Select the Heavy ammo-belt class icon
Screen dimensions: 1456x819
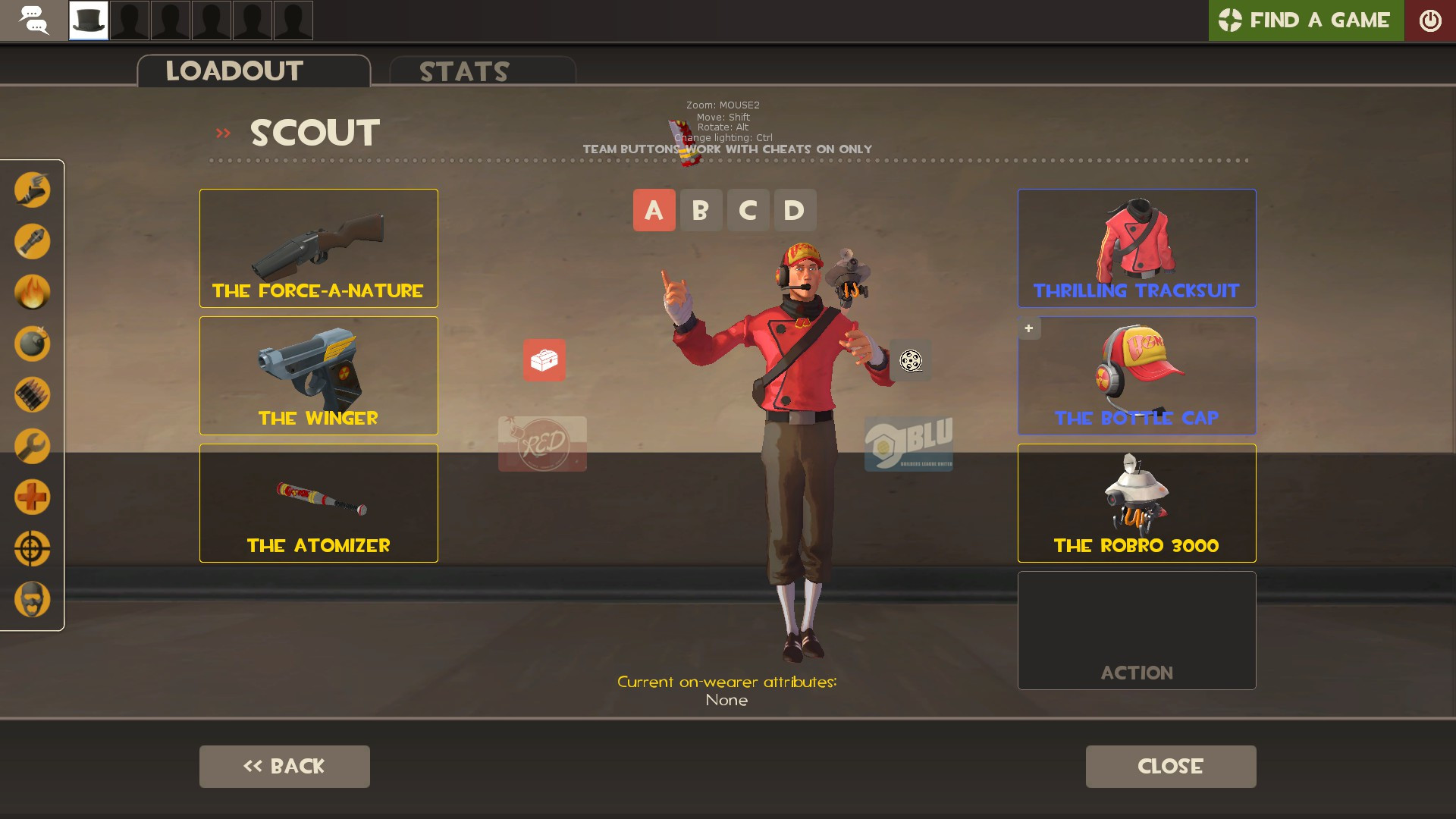(32, 394)
